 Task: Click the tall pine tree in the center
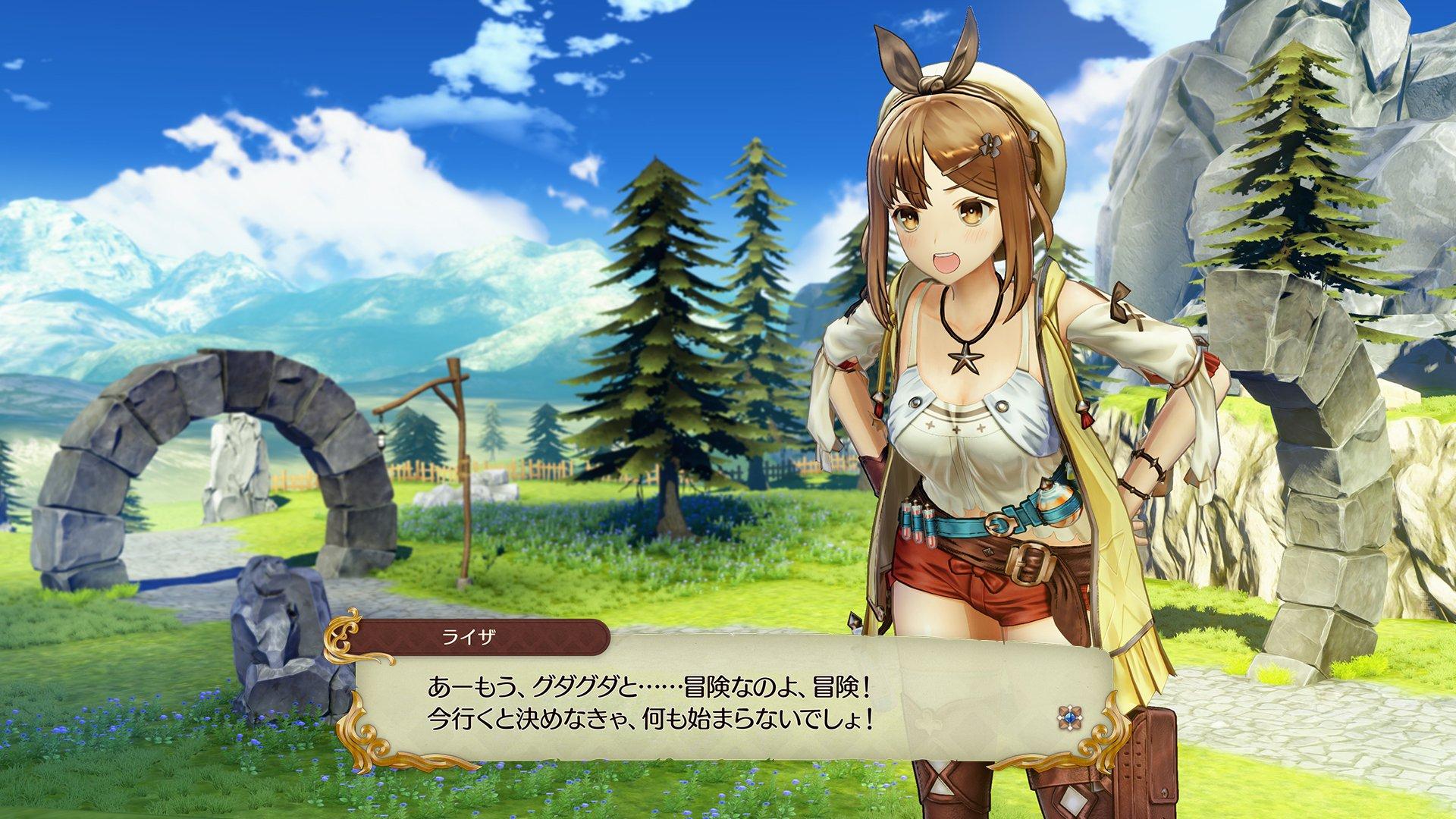pos(667,318)
